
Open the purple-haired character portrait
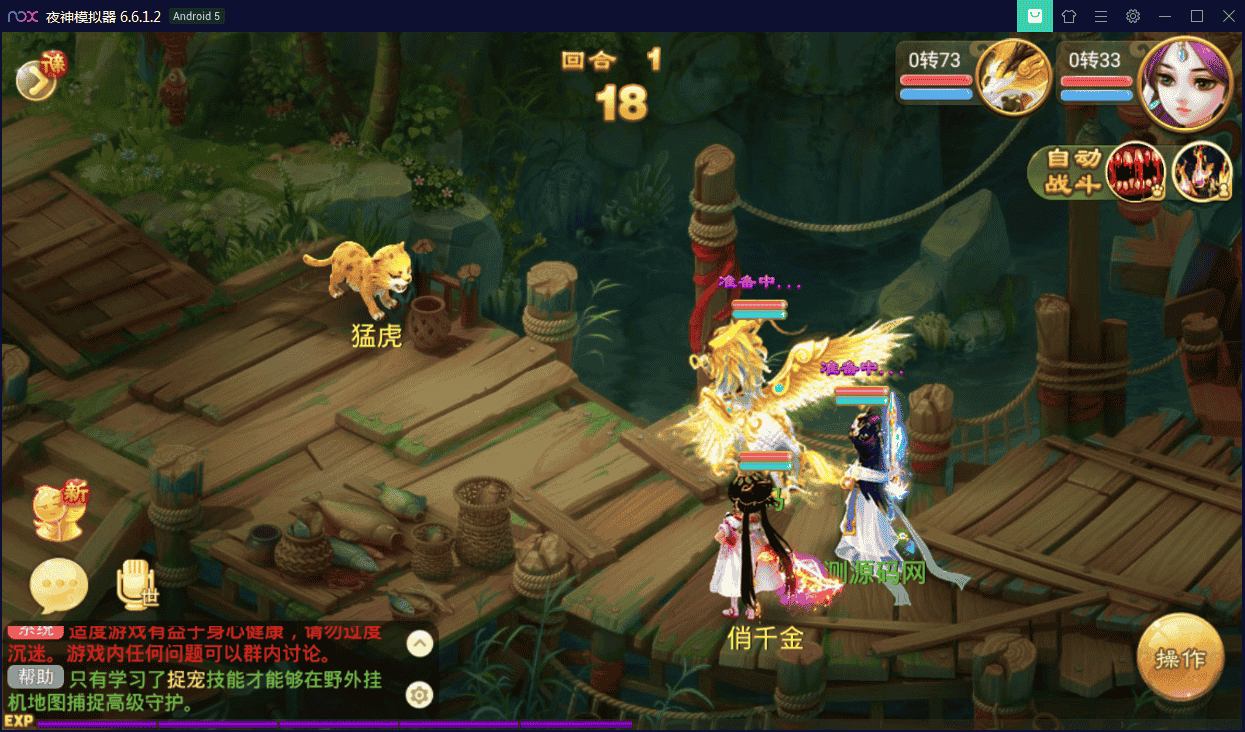click(x=1184, y=83)
